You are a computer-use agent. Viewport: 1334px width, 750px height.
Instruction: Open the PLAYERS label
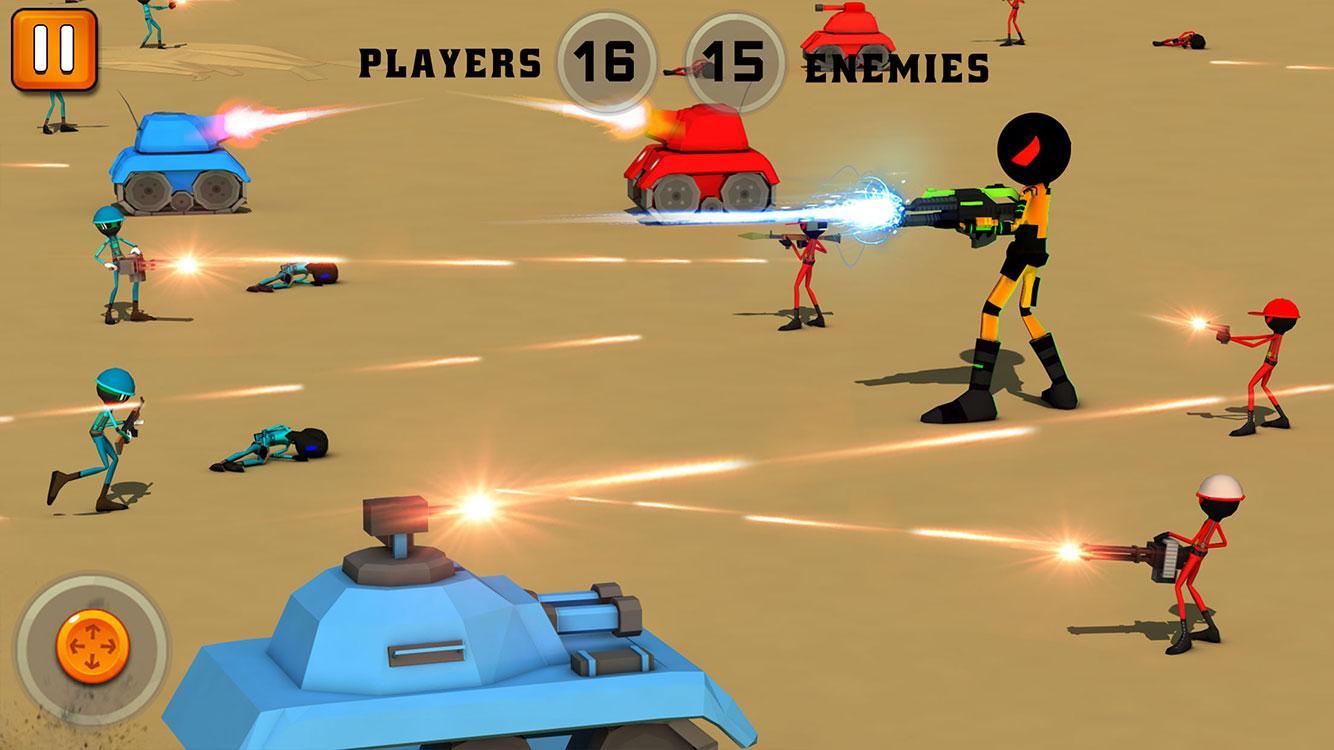tap(450, 60)
